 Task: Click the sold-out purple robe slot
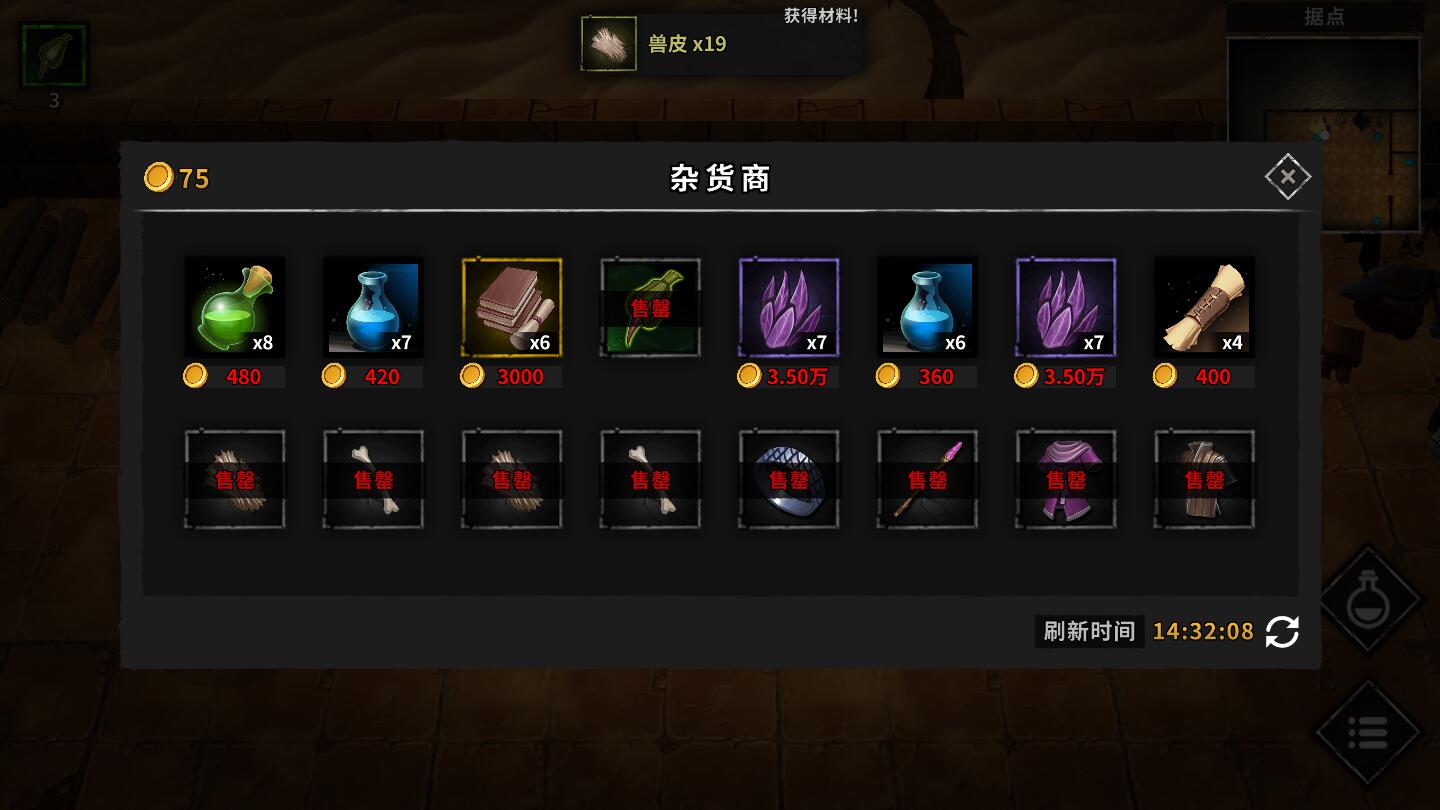(x=1066, y=478)
